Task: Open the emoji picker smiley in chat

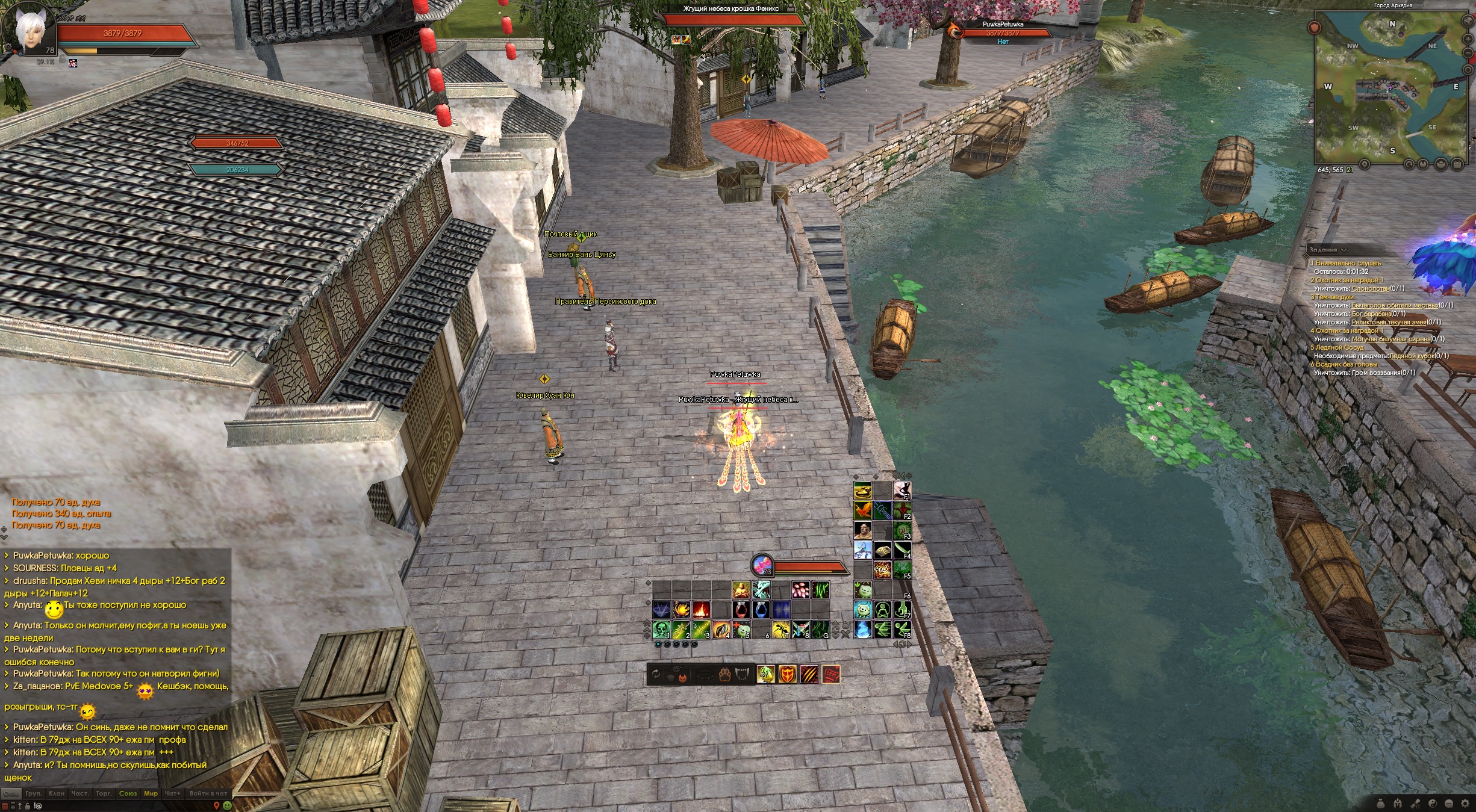Action: tap(227, 805)
